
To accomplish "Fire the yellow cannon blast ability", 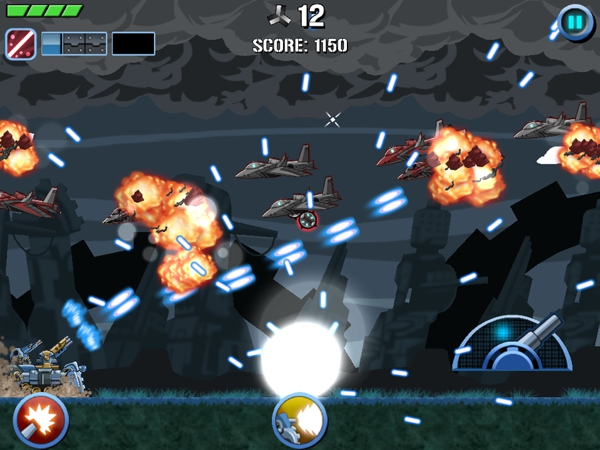I will coord(300,421).
